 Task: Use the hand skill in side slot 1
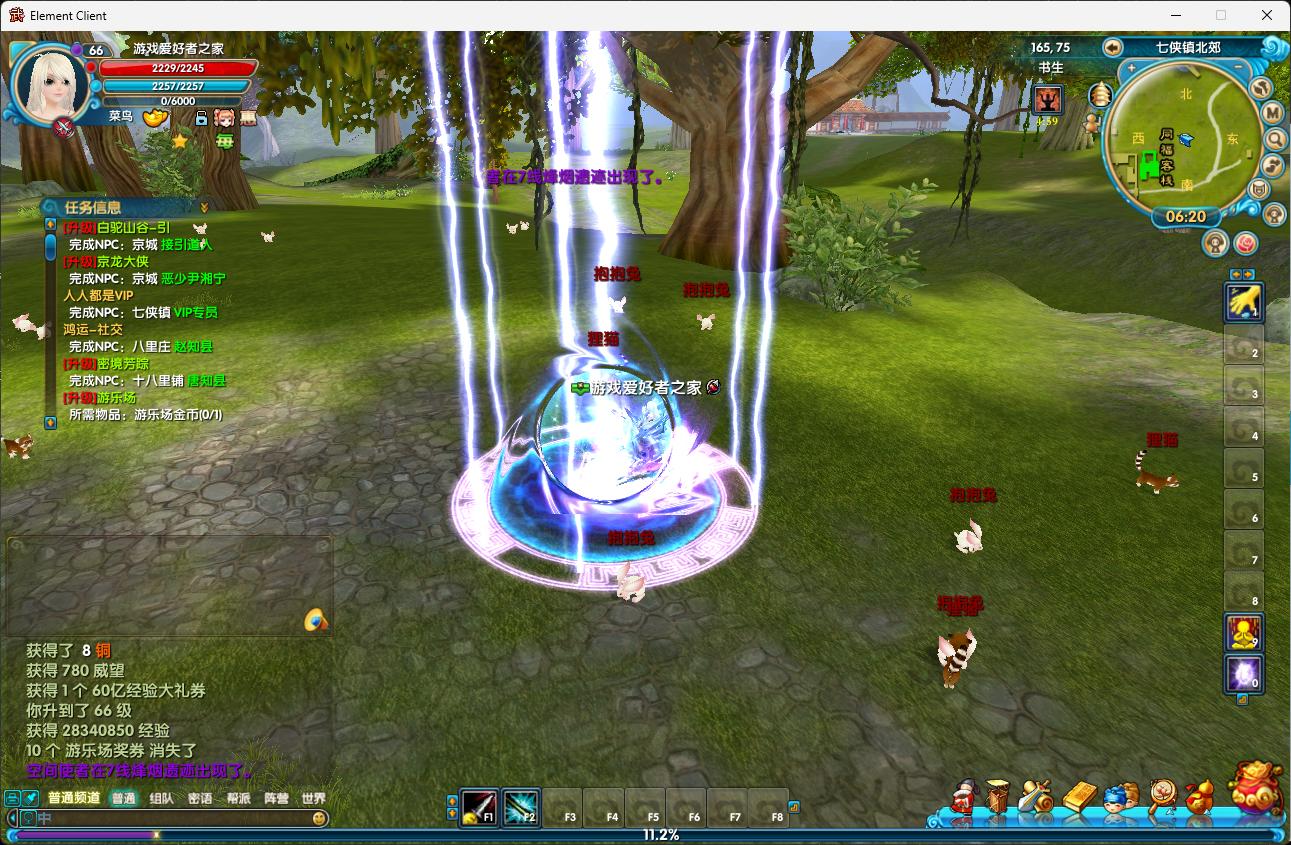(x=1243, y=302)
